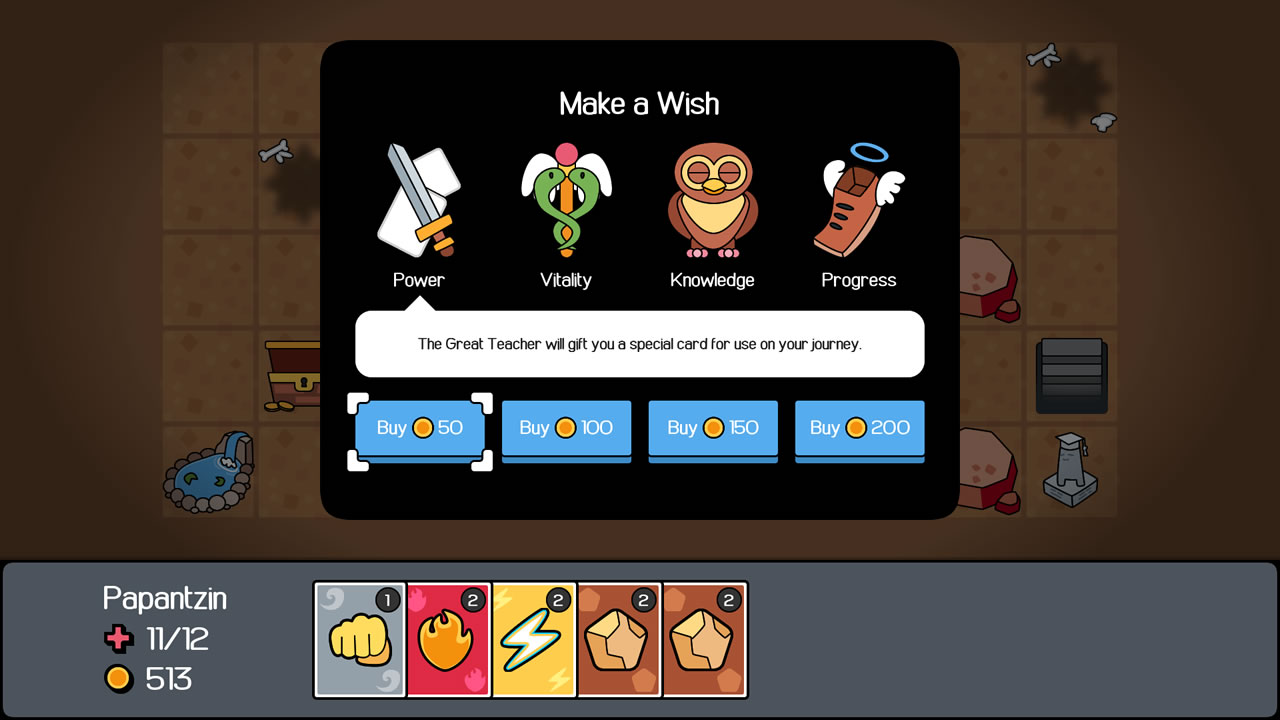Image resolution: width=1280 pixels, height=720 pixels.
Task: Select the Power sword wish icon
Action: pos(418,200)
